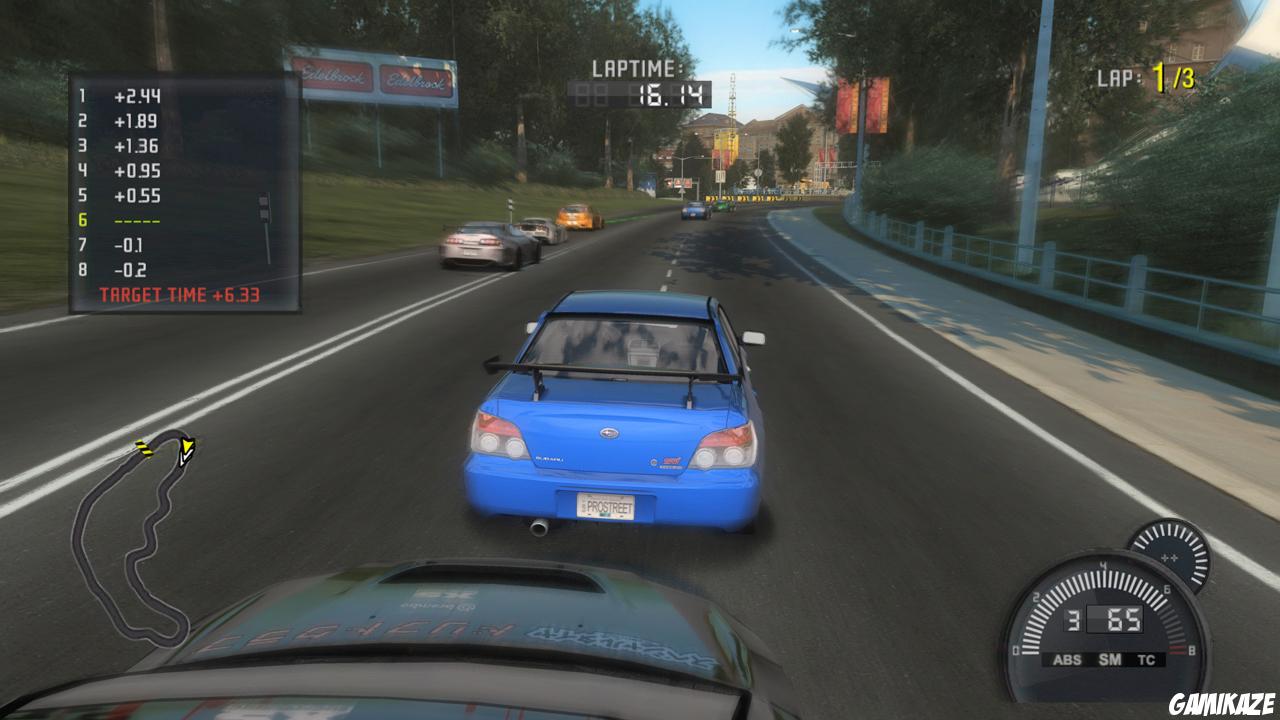Click the gear indicator showing 3
The image size is (1280, 720).
pos(1072,620)
